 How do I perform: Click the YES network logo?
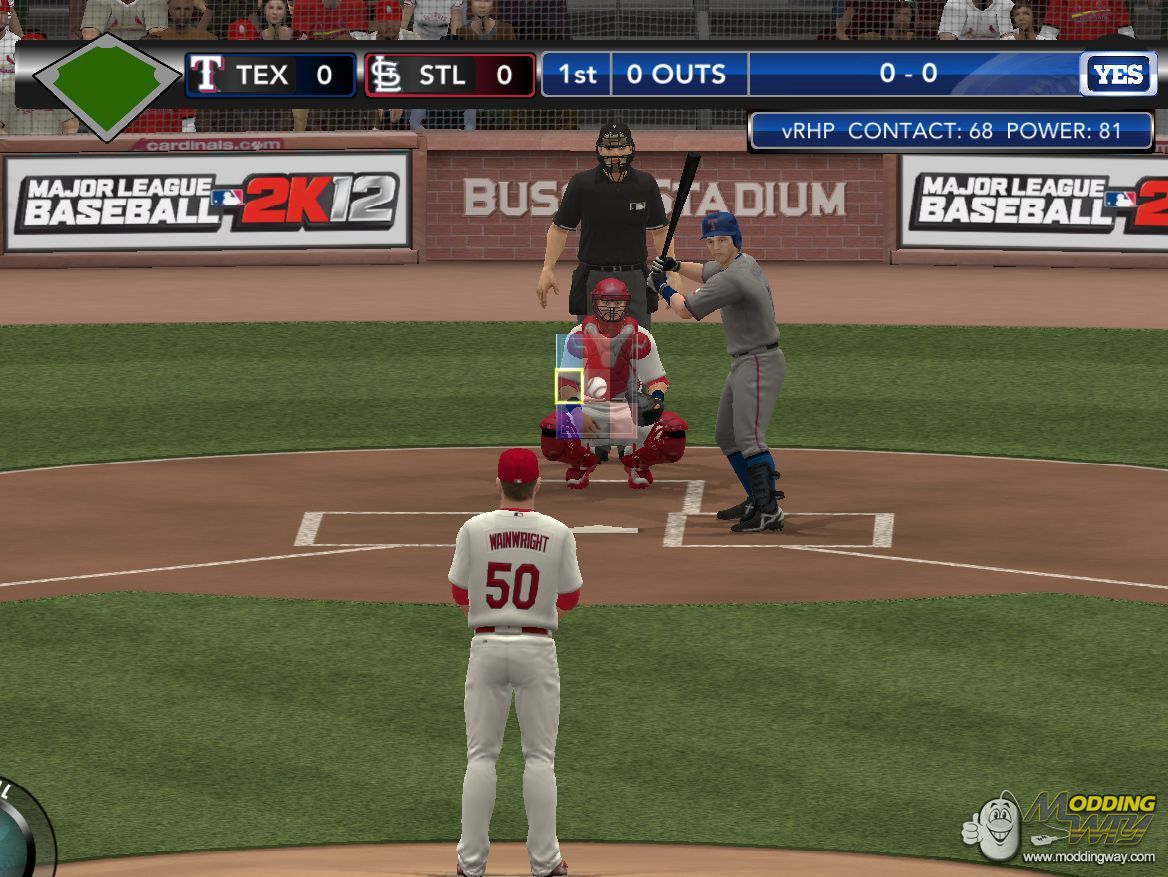click(x=1117, y=74)
